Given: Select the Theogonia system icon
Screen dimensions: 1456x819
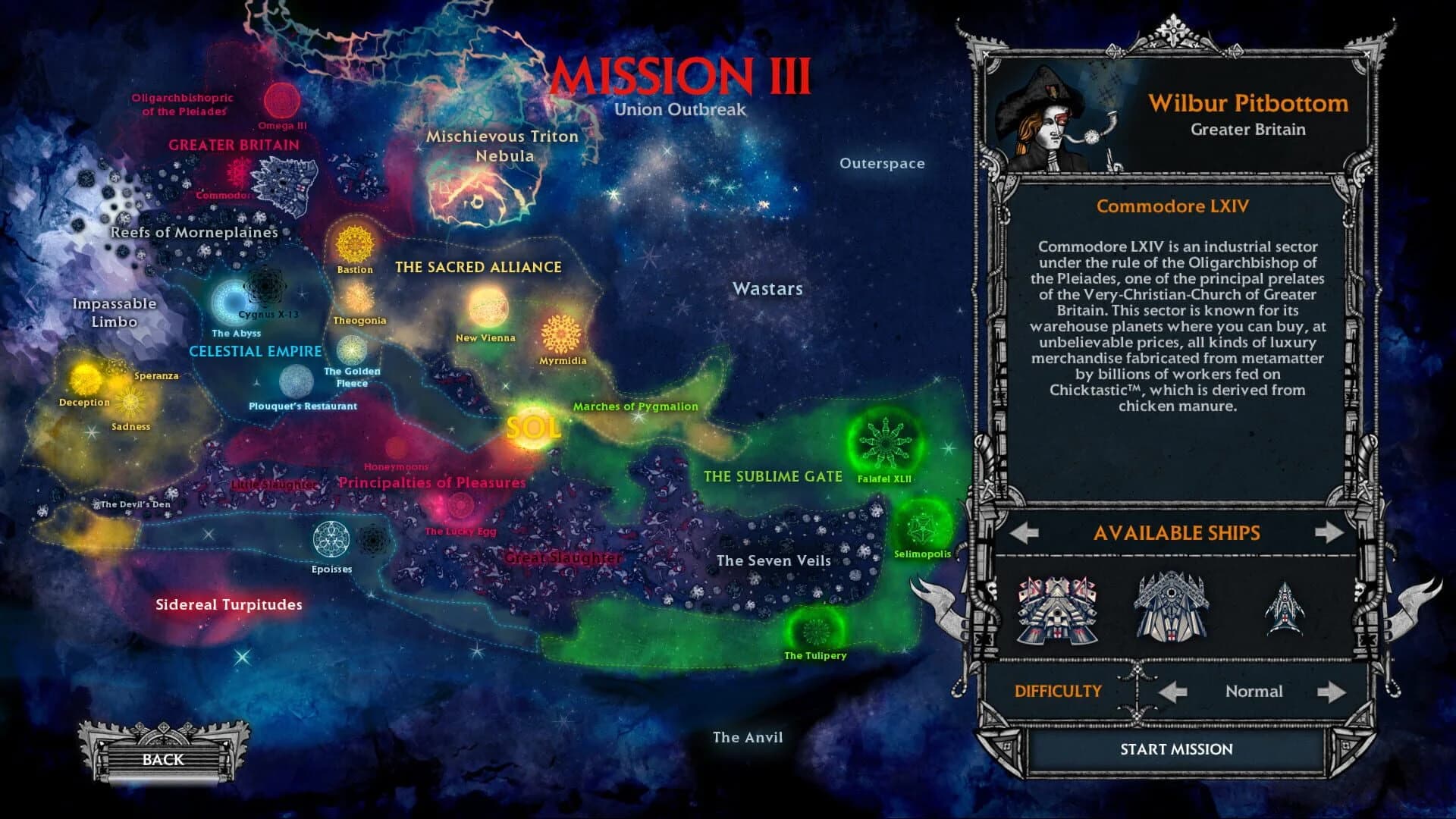Looking at the screenshot, I should pos(357,296).
